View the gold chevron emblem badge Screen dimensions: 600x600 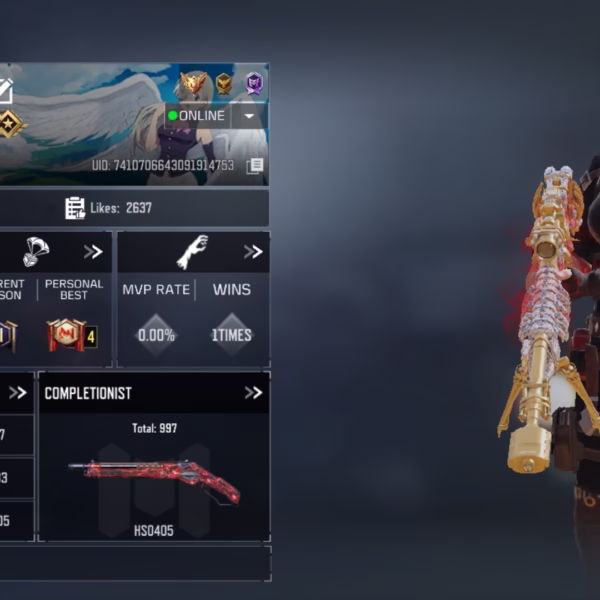click(x=224, y=84)
